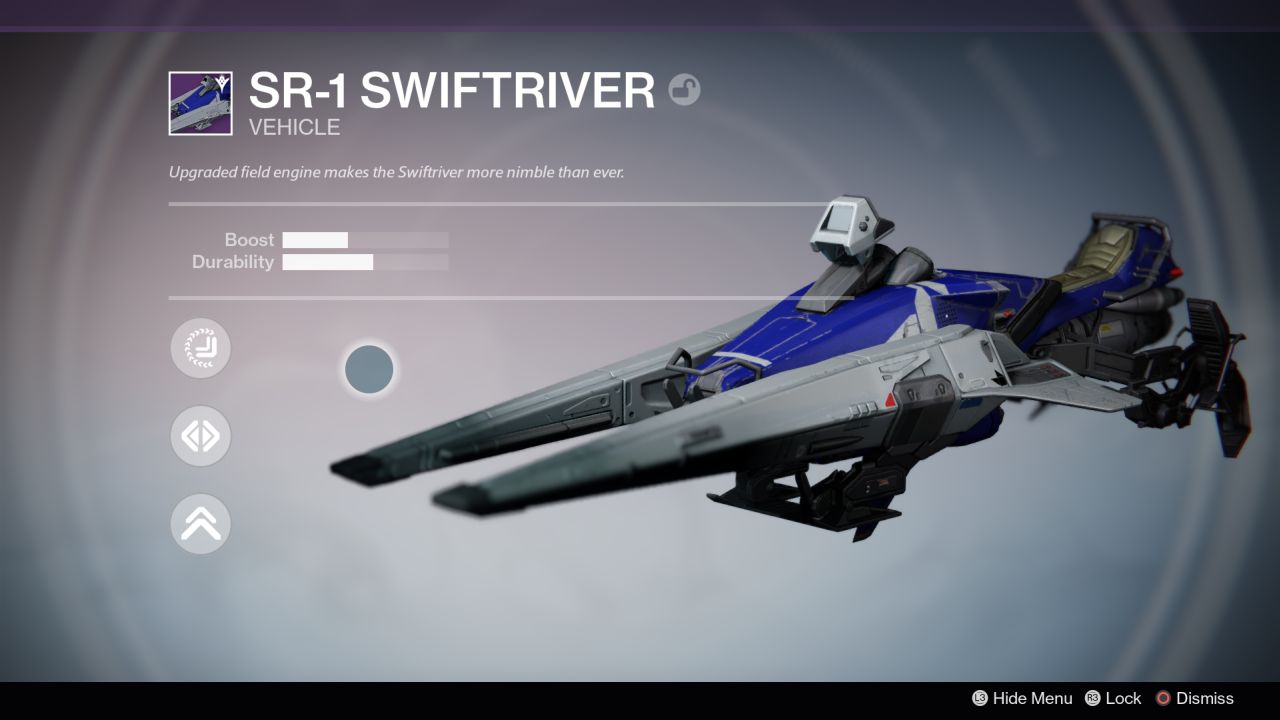The width and height of the screenshot is (1280, 720).
Task: Click the R3 stick button icon
Action: (x=1091, y=698)
